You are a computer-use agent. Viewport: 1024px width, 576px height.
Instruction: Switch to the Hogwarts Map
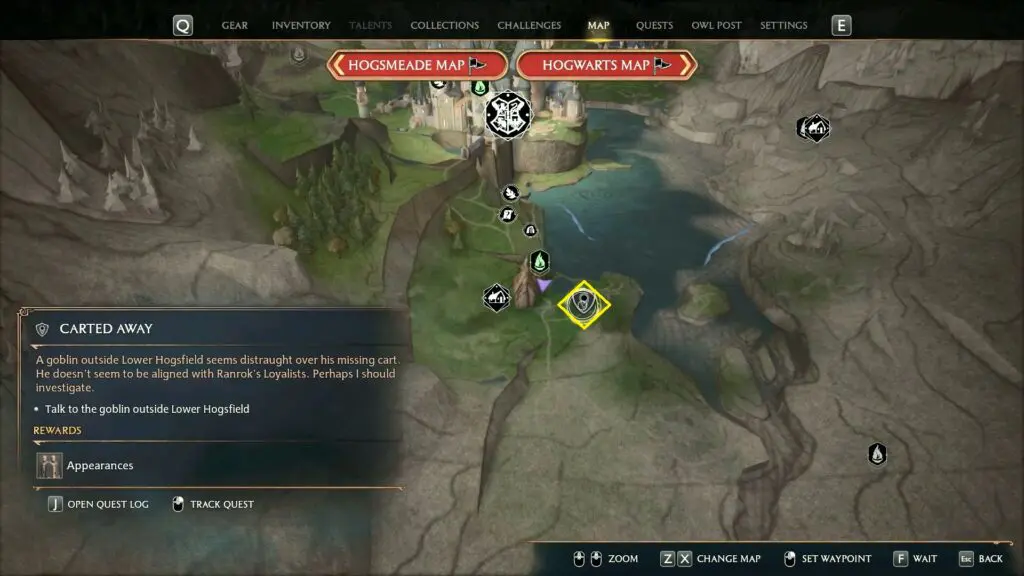[606, 65]
